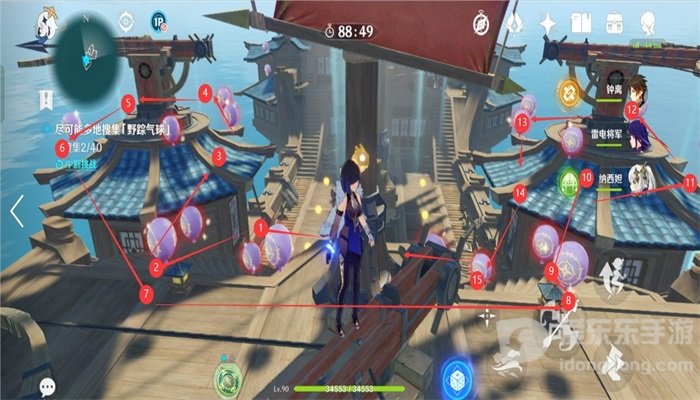
Task: Open the adventurer handbook book icon
Action: [x=582, y=22]
